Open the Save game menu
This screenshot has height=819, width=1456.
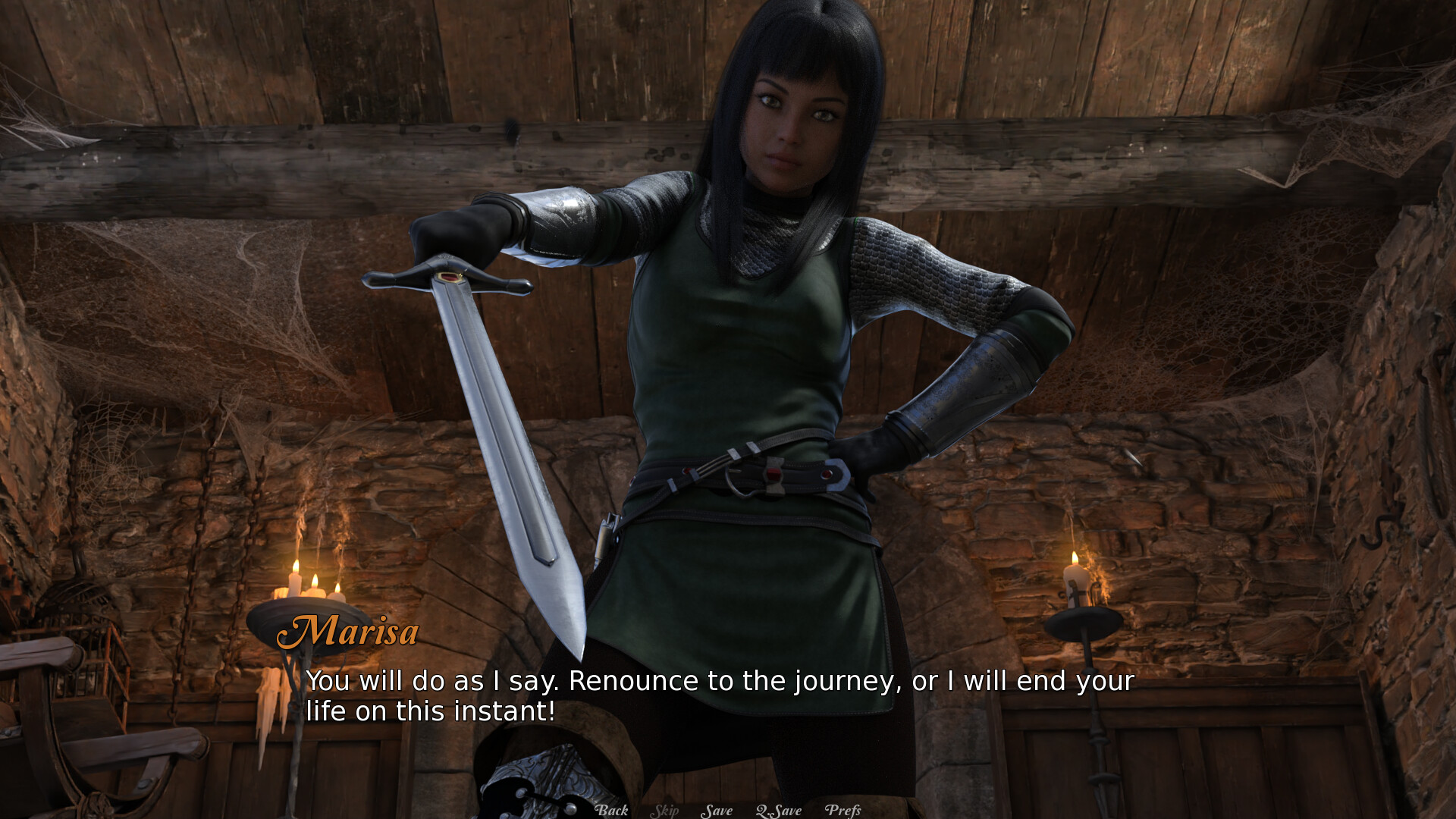pyautogui.click(x=717, y=811)
